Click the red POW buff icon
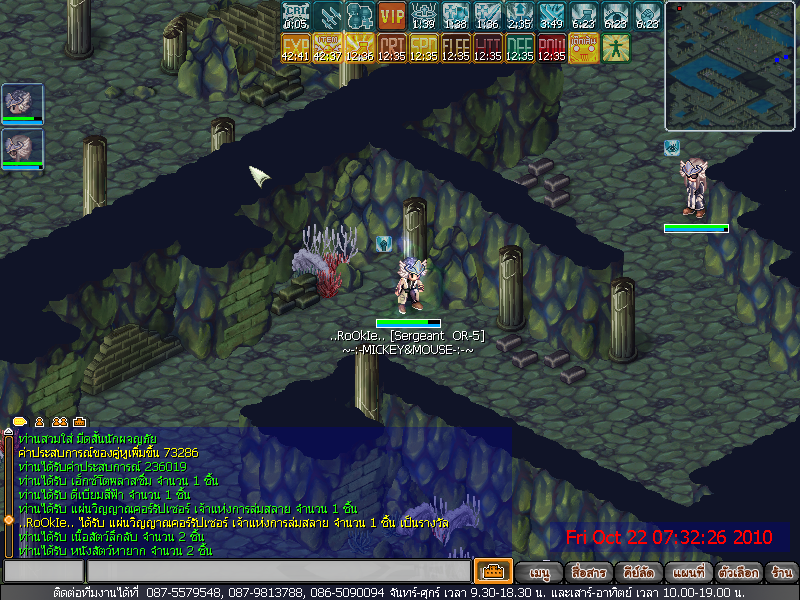 (x=551, y=47)
